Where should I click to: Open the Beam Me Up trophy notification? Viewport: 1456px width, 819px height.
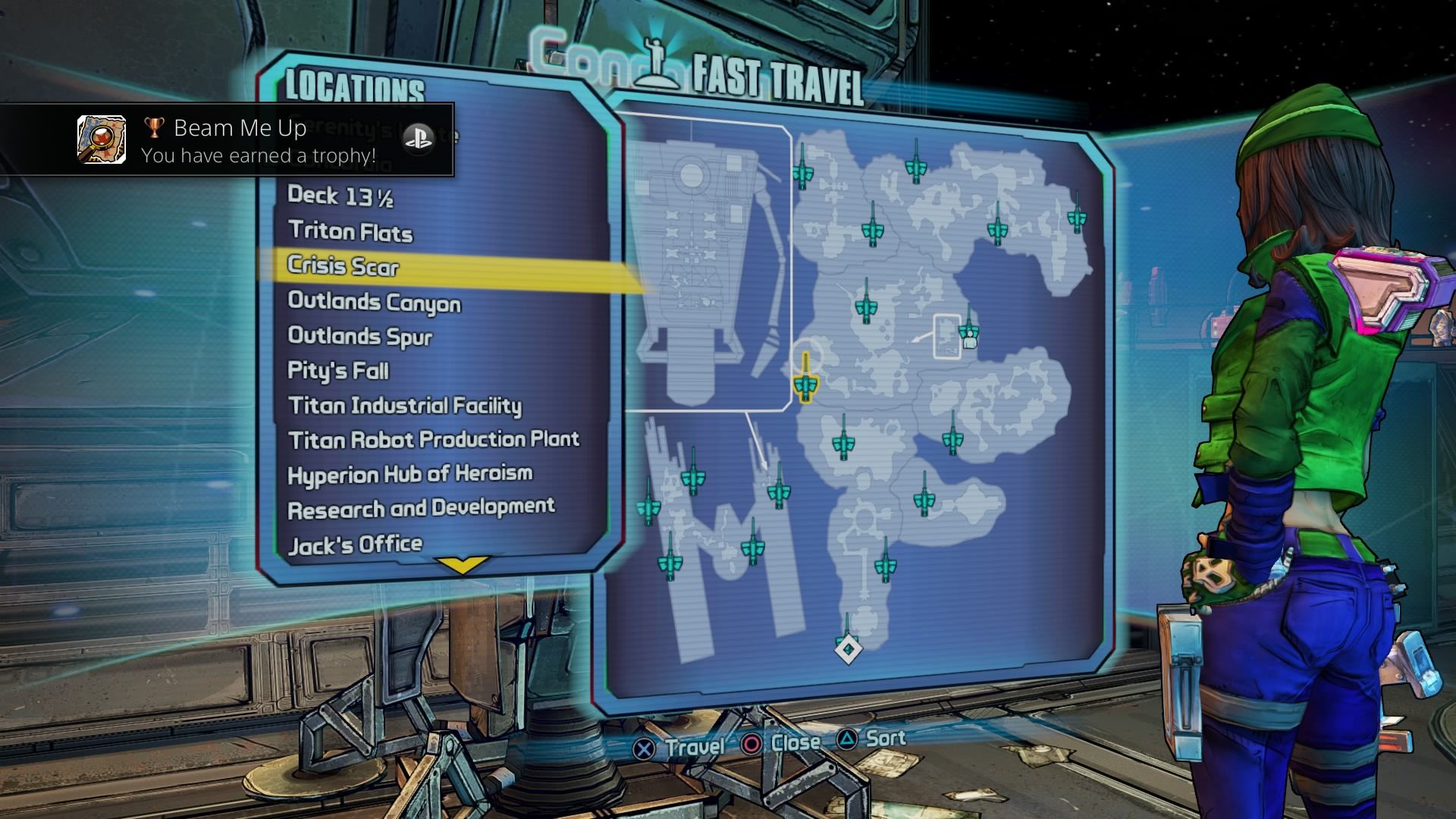227,140
